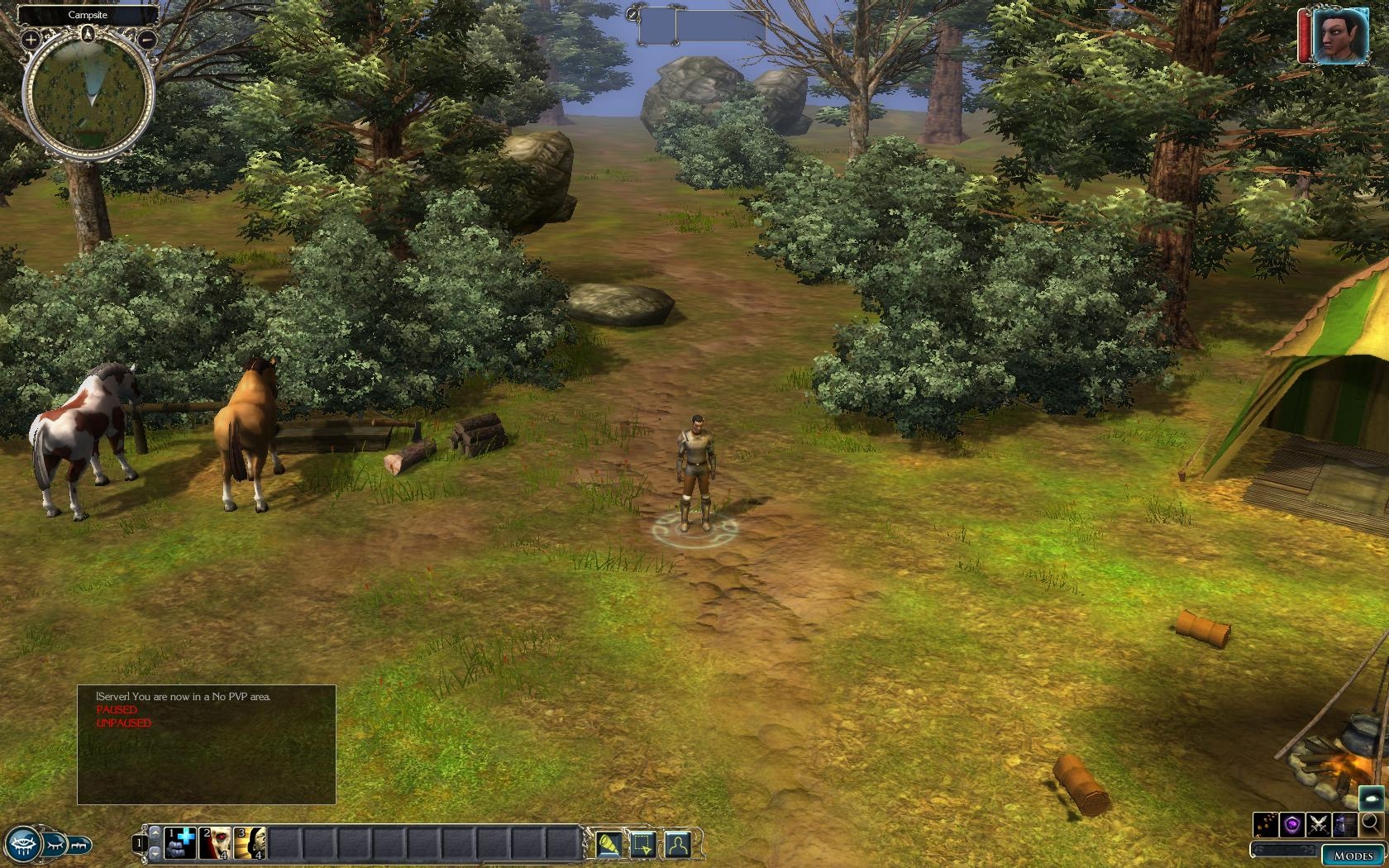Use hotbar slot 1 blue cross ability

[x=180, y=843]
